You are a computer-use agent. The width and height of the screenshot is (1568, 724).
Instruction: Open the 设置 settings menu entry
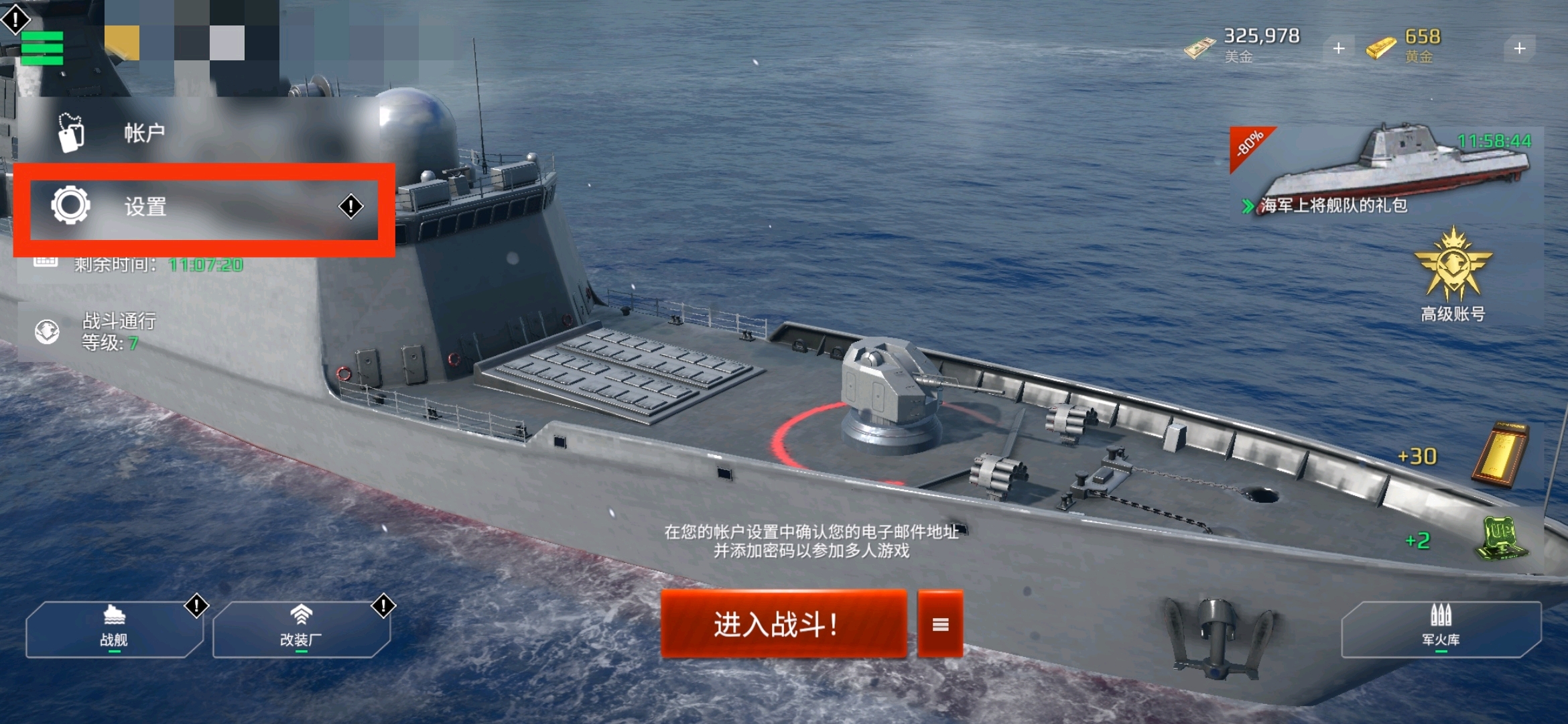pos(201,206)
